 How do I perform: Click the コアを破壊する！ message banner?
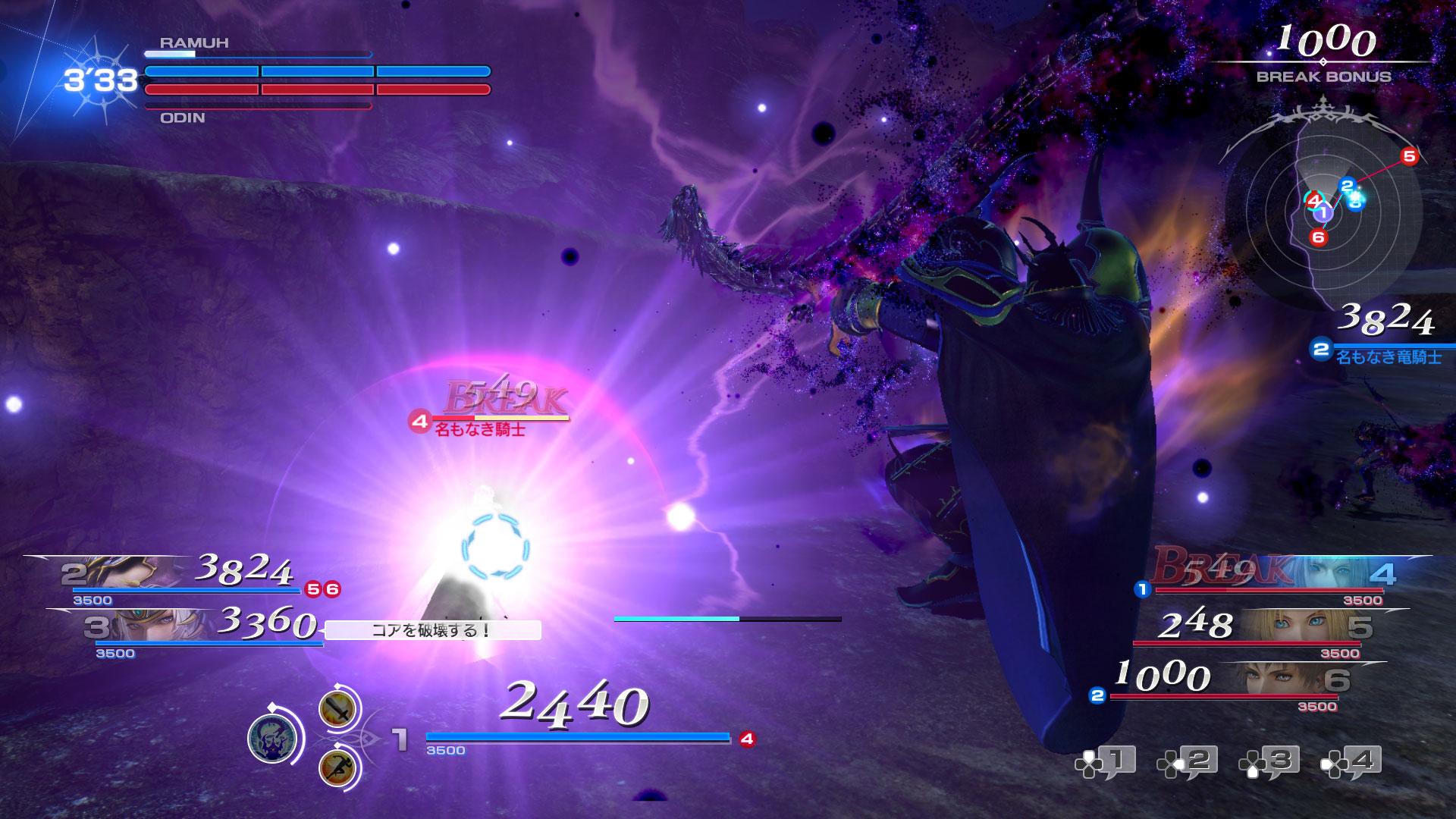432,630
